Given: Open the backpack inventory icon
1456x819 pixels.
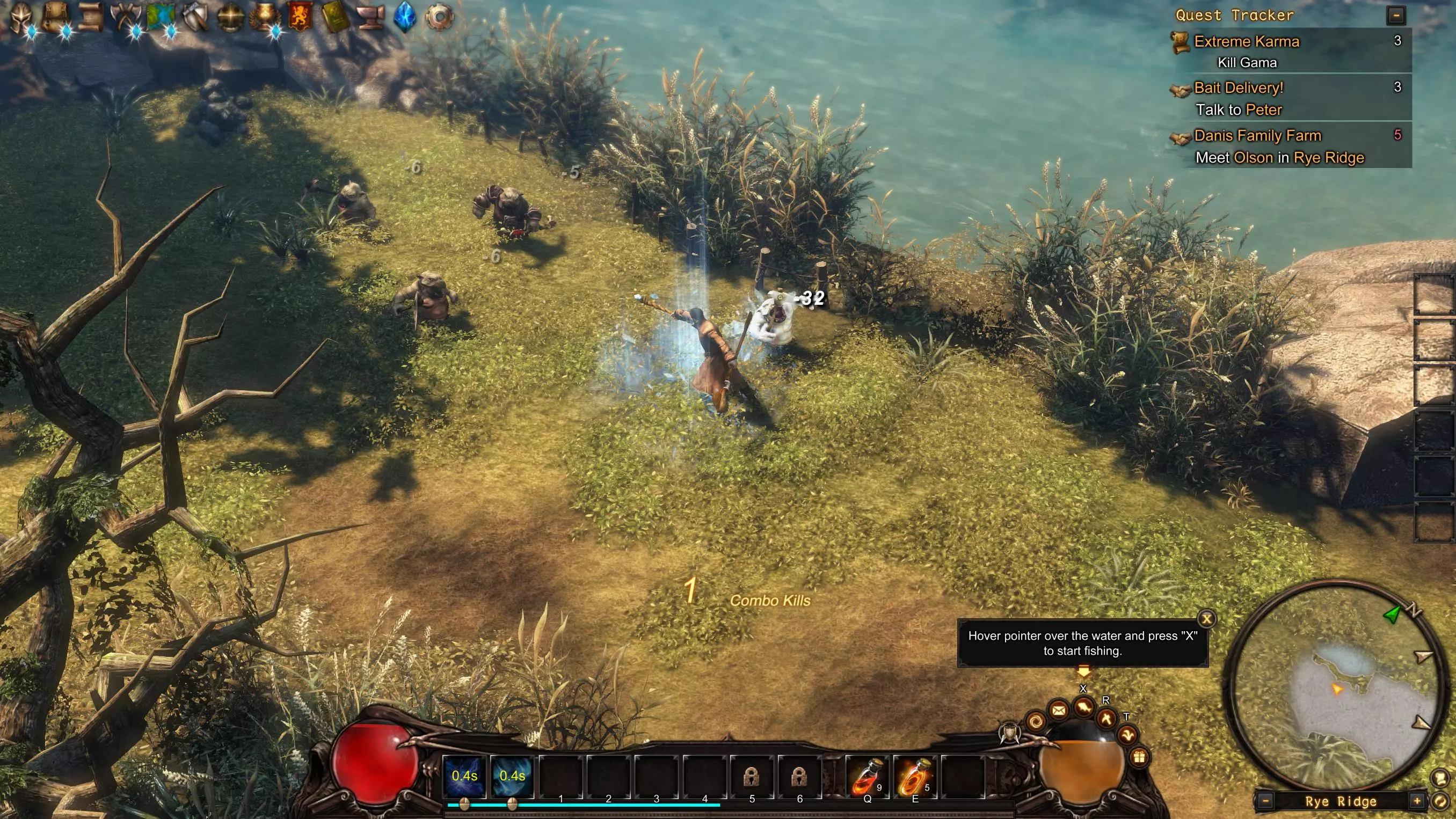Looking at the screenshot, I should [x=55, y=17].
